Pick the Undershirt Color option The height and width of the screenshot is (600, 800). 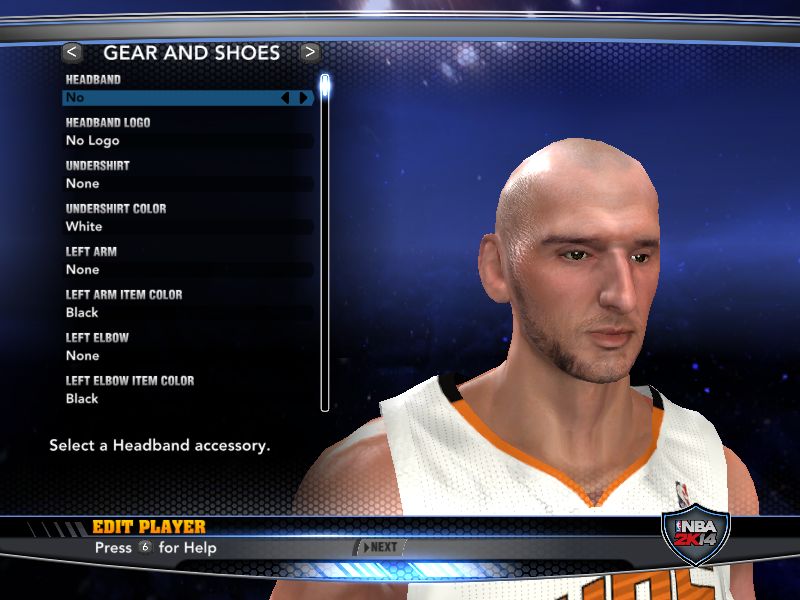click(x=188, y=227)
